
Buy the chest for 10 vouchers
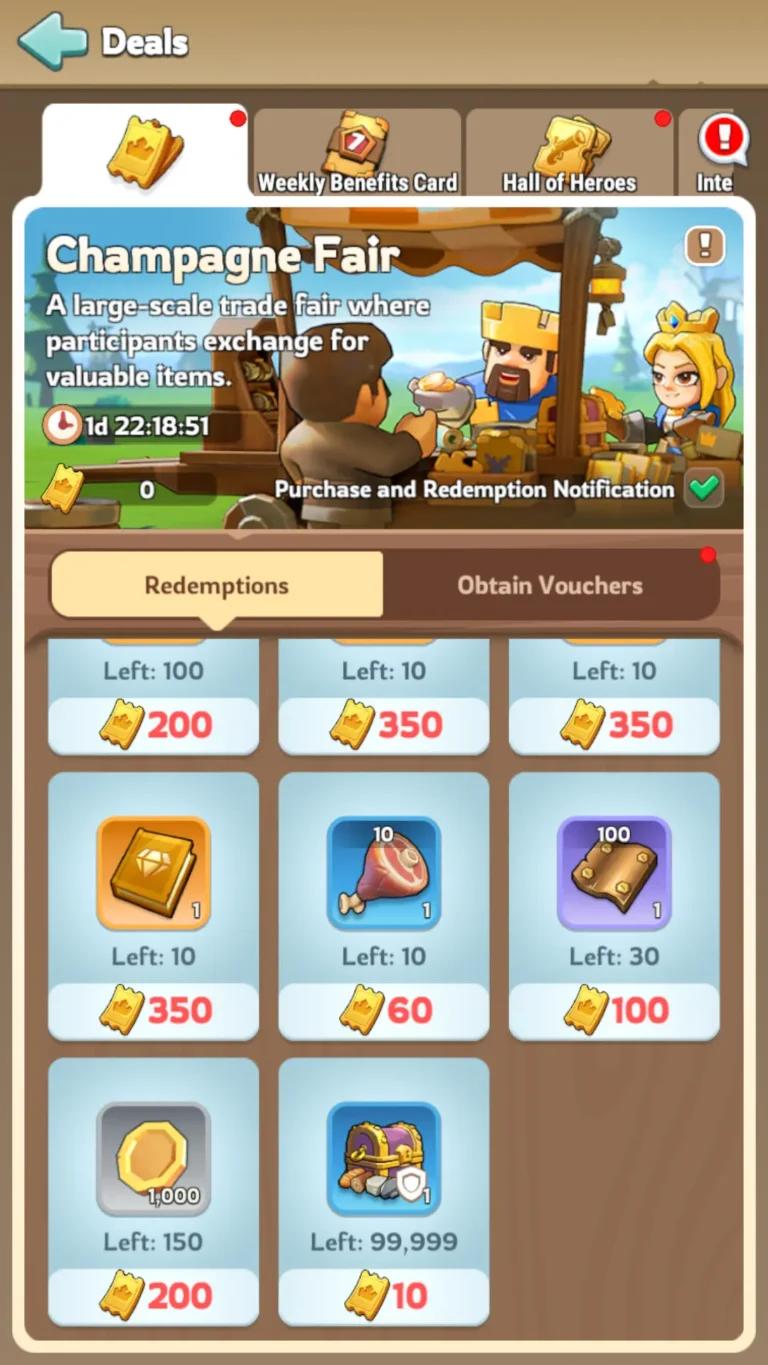coord(384,1297)
